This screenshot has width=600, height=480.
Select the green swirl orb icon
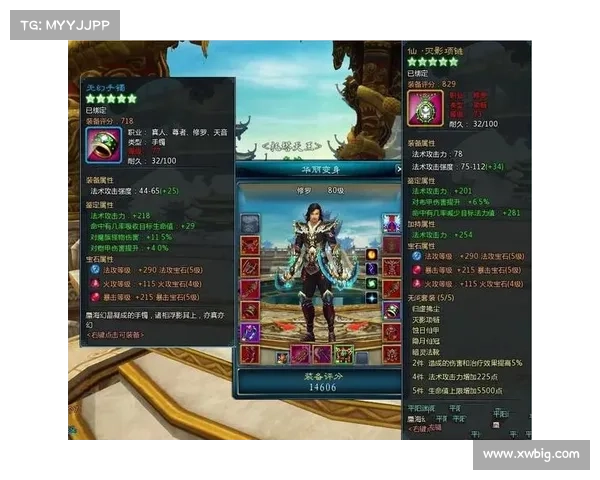(x=370, y=283)
